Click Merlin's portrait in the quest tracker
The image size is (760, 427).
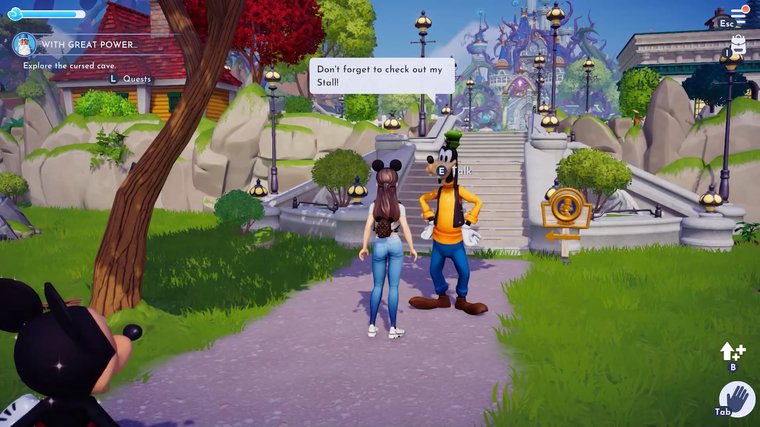23,44
